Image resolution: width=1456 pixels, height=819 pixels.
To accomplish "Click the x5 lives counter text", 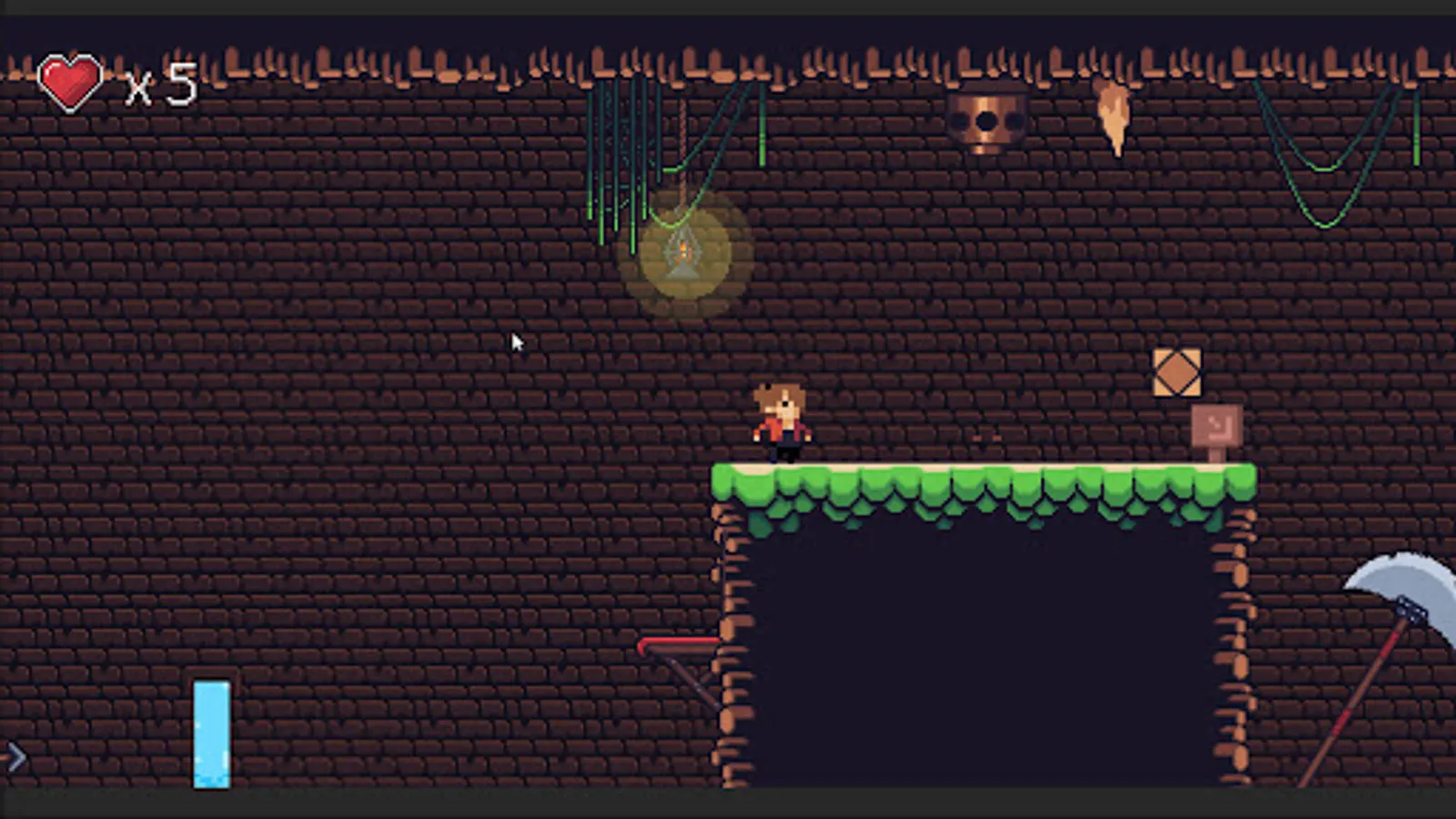I will click(x=159, y=82).
